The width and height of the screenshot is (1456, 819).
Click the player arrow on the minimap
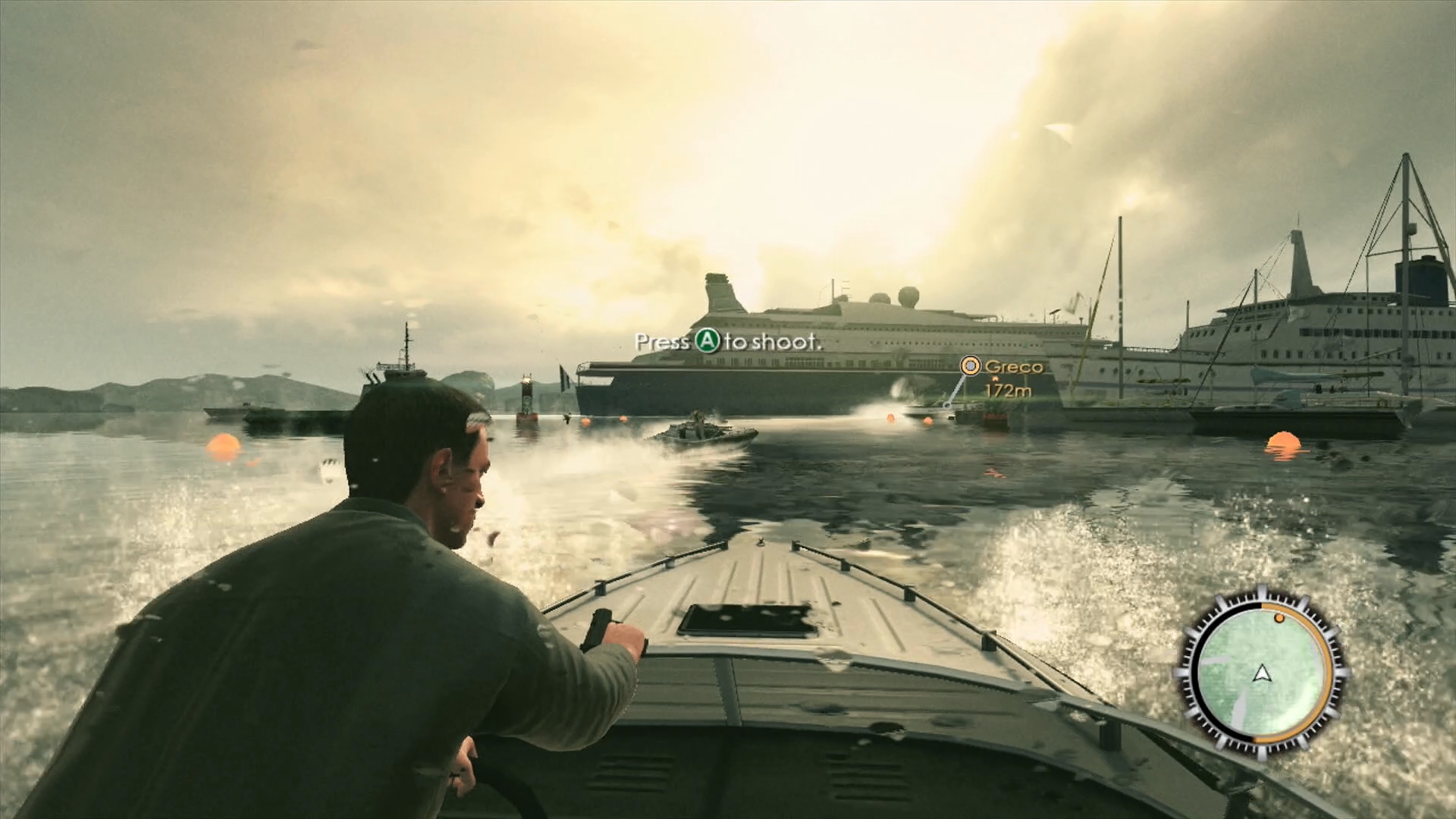click(x=1261, y=673)
